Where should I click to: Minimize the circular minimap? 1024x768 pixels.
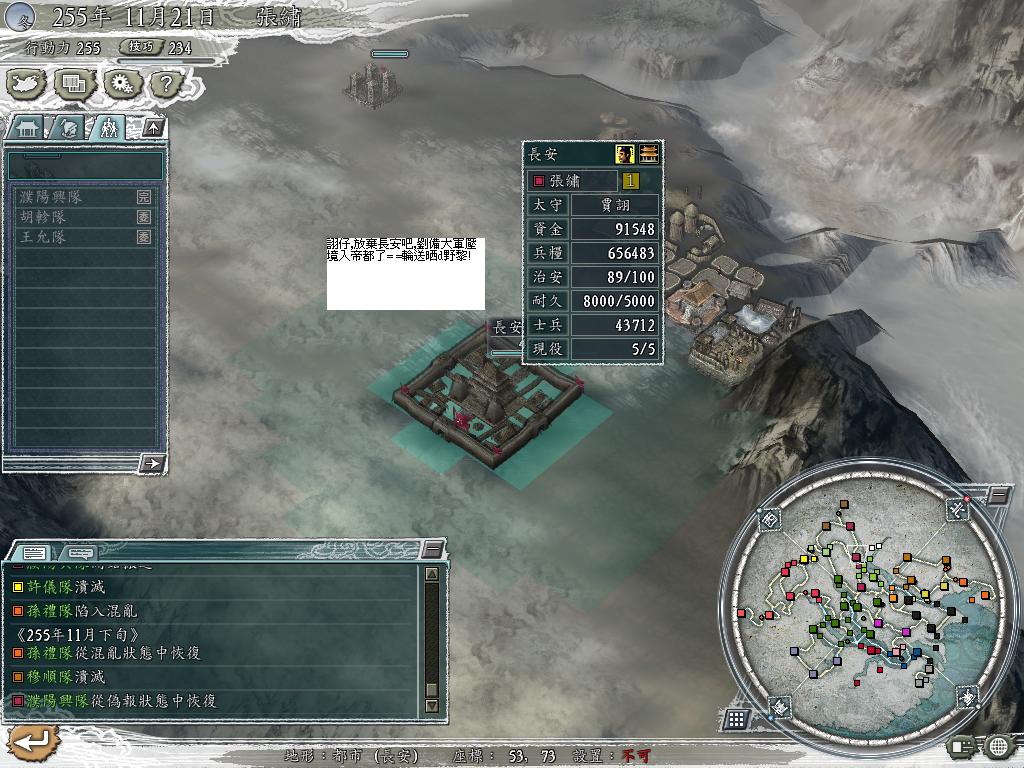[x=998, y=495]
